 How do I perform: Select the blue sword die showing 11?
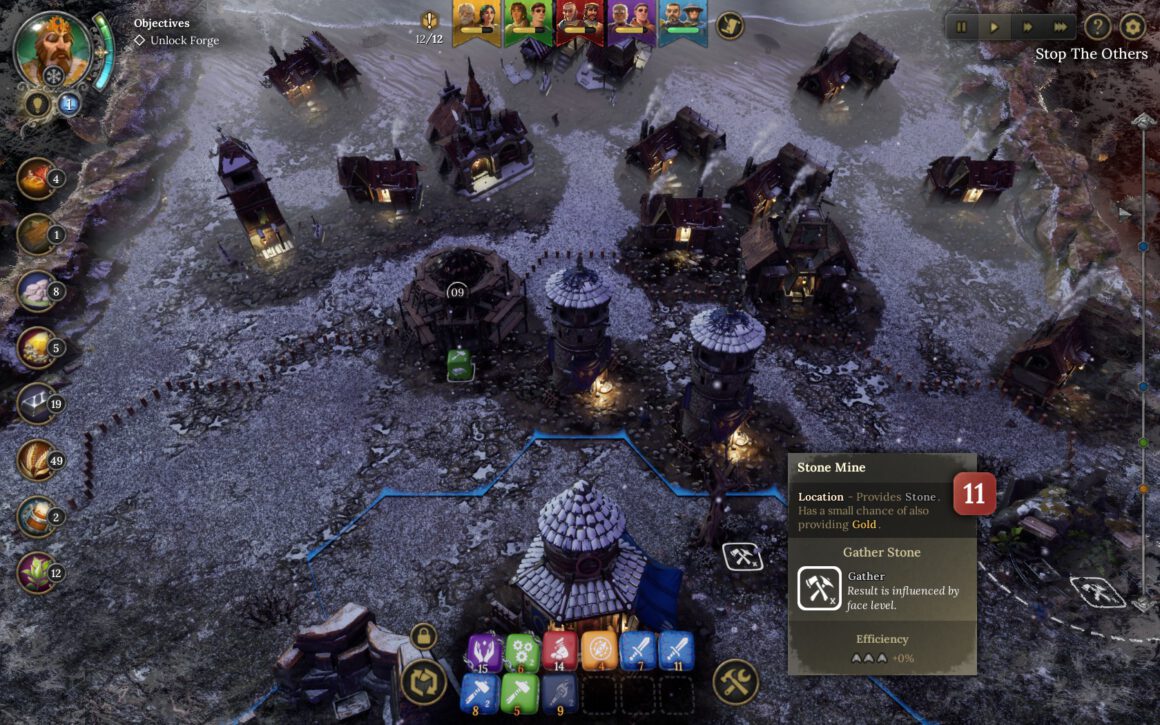pyautogui.click(x=676, y=652)
